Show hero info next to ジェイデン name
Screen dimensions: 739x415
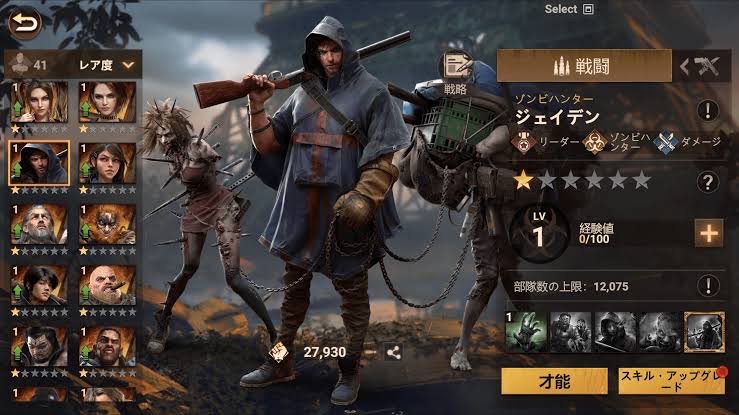pos(709,110)
